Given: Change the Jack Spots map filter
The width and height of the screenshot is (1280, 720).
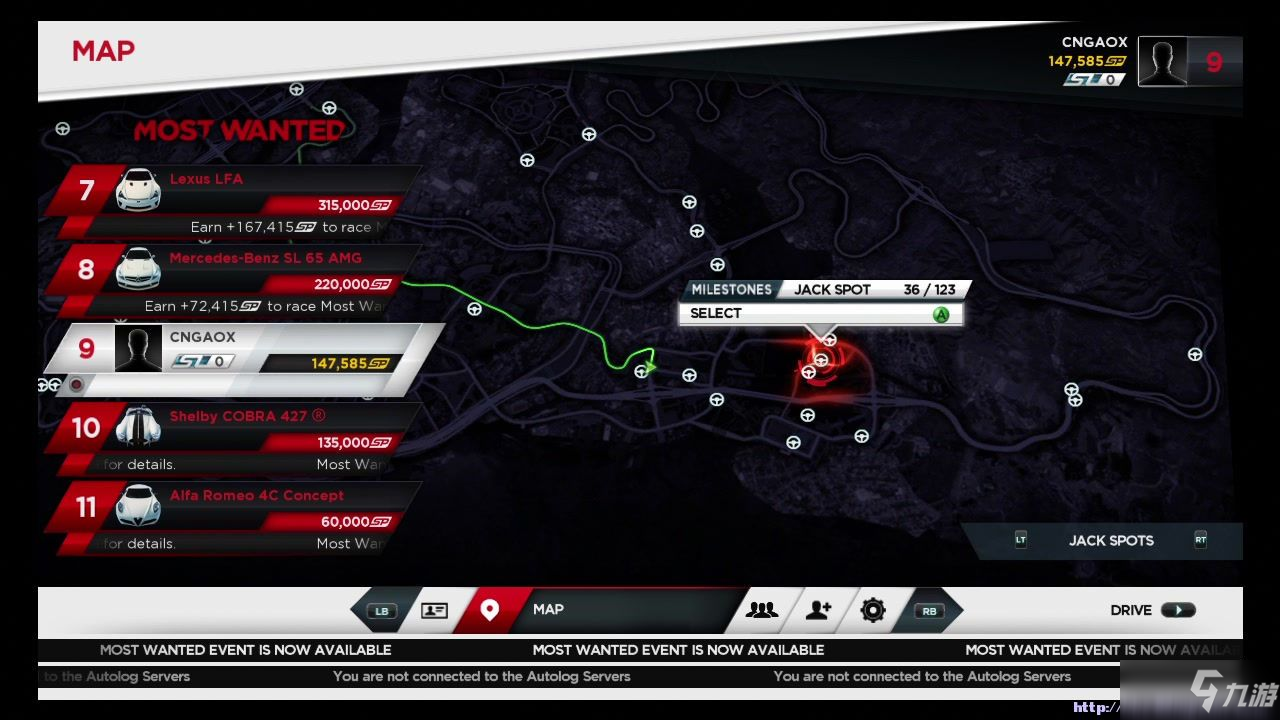Looking at the screenshot, I should coord(1110,541).
